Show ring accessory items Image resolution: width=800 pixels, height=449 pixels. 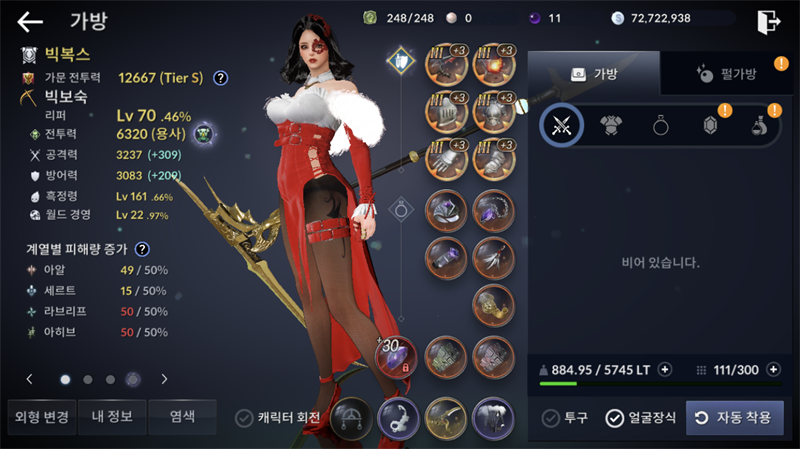pyautogui.click(x=661, y=125)
